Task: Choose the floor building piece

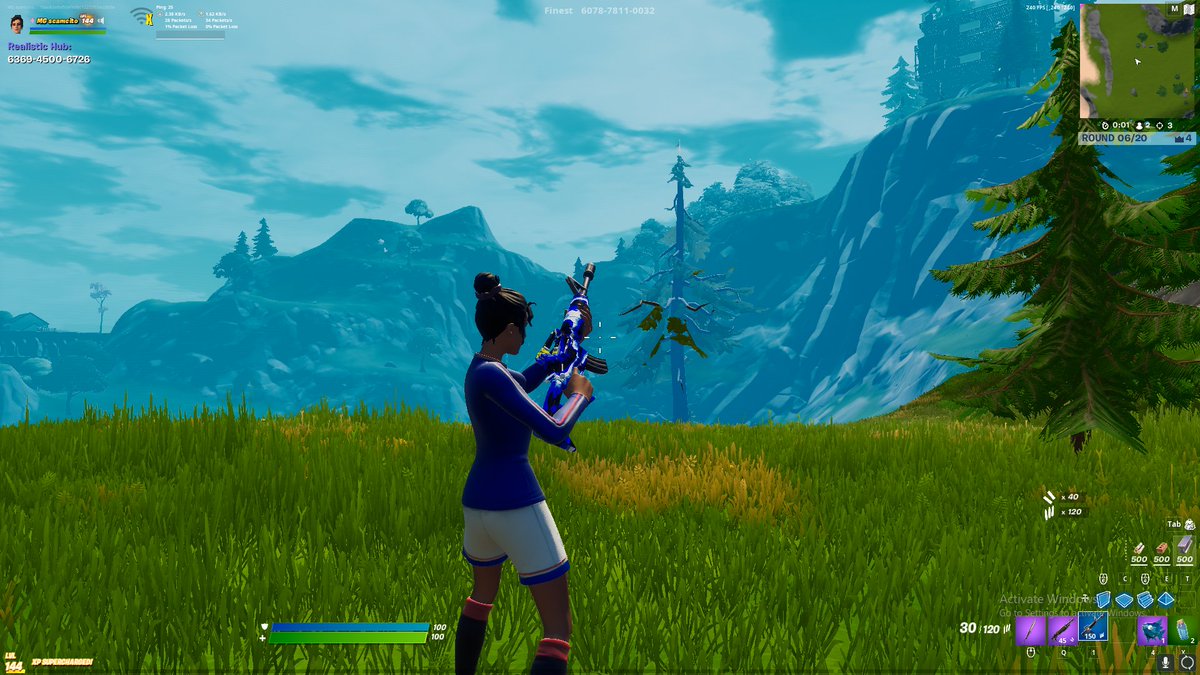Action: (1124, 599)
